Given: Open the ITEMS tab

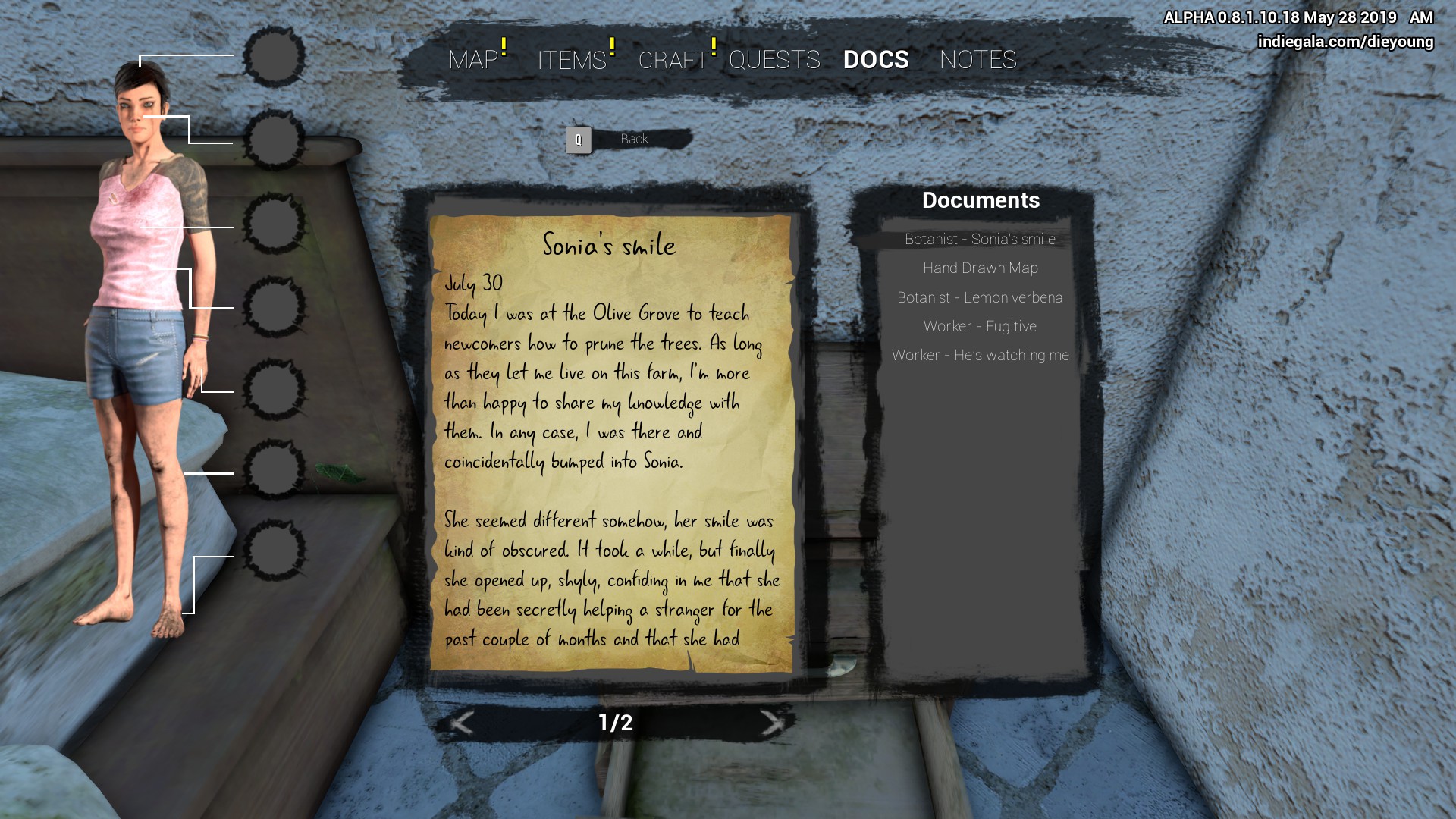Looking at the screenshot, I should click(x=572, y=60).
